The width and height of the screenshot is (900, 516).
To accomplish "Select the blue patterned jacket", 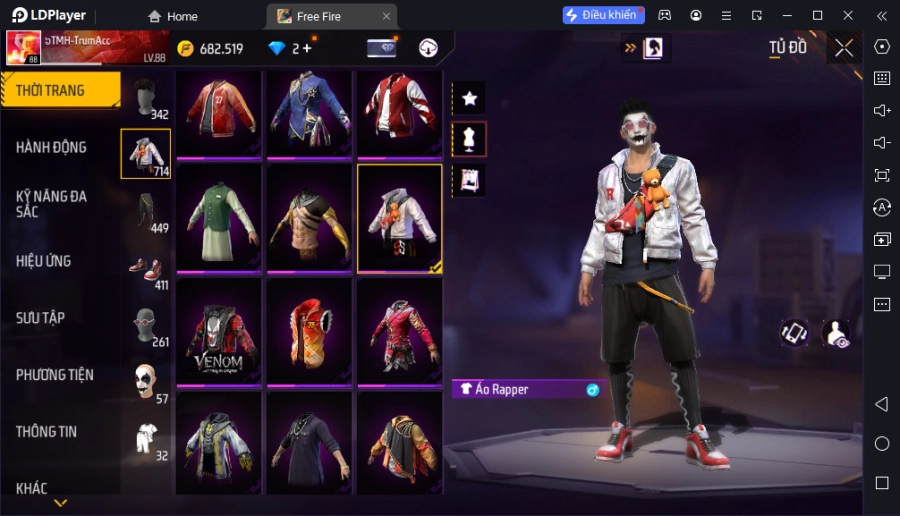I will click(309, 112).
